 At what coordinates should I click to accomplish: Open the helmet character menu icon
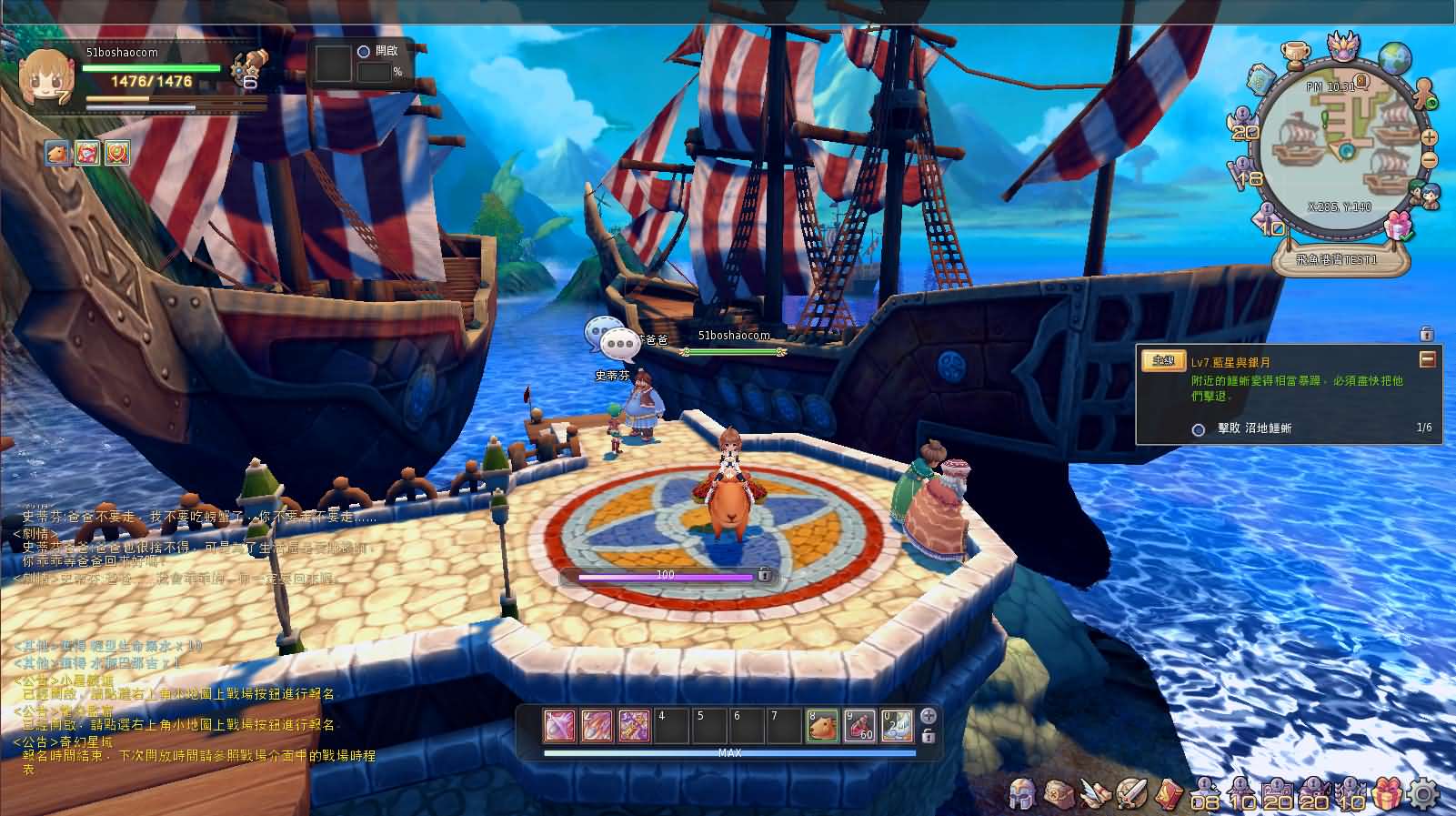point(1023,794)
